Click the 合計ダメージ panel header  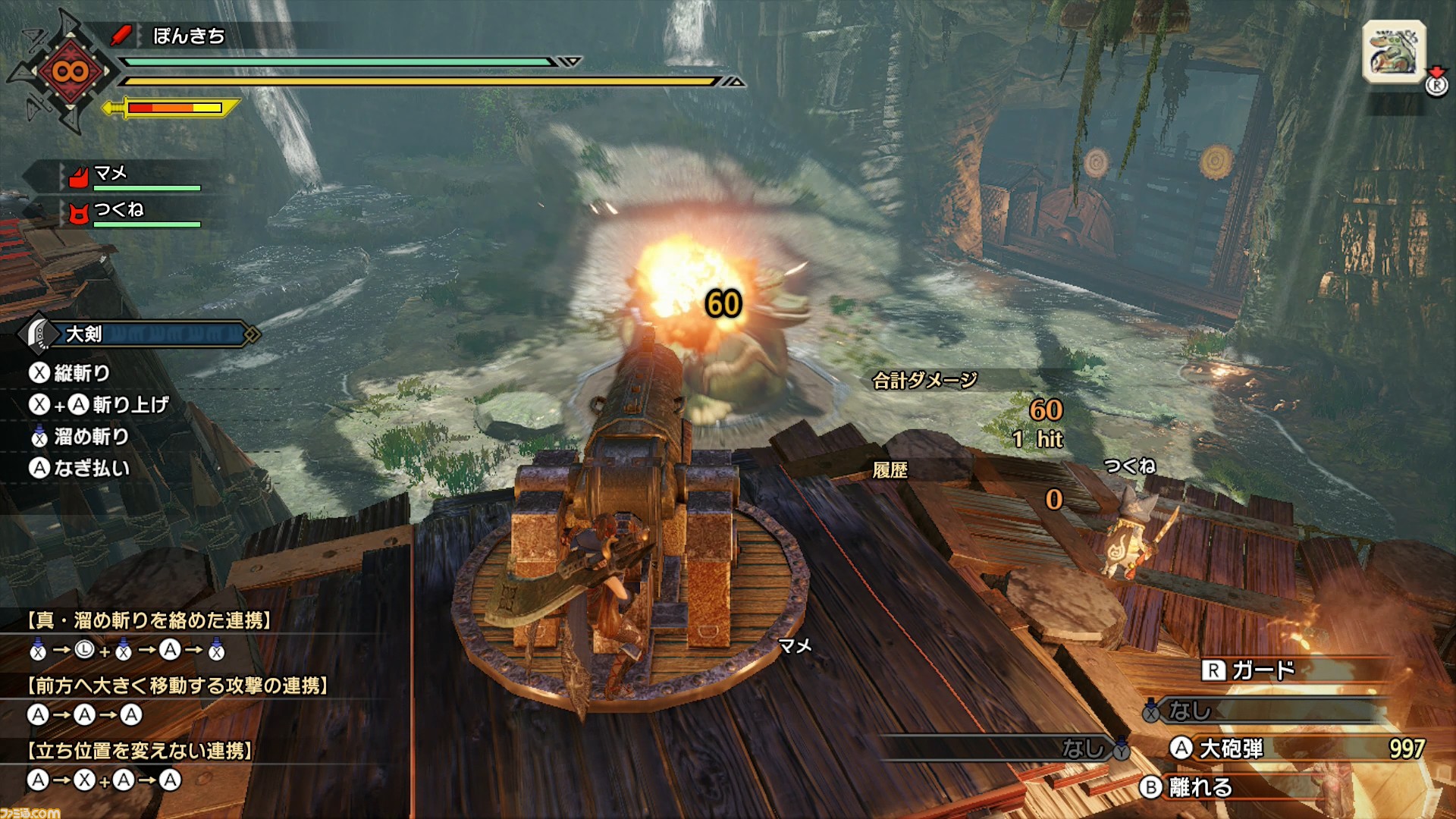[925, 381]
